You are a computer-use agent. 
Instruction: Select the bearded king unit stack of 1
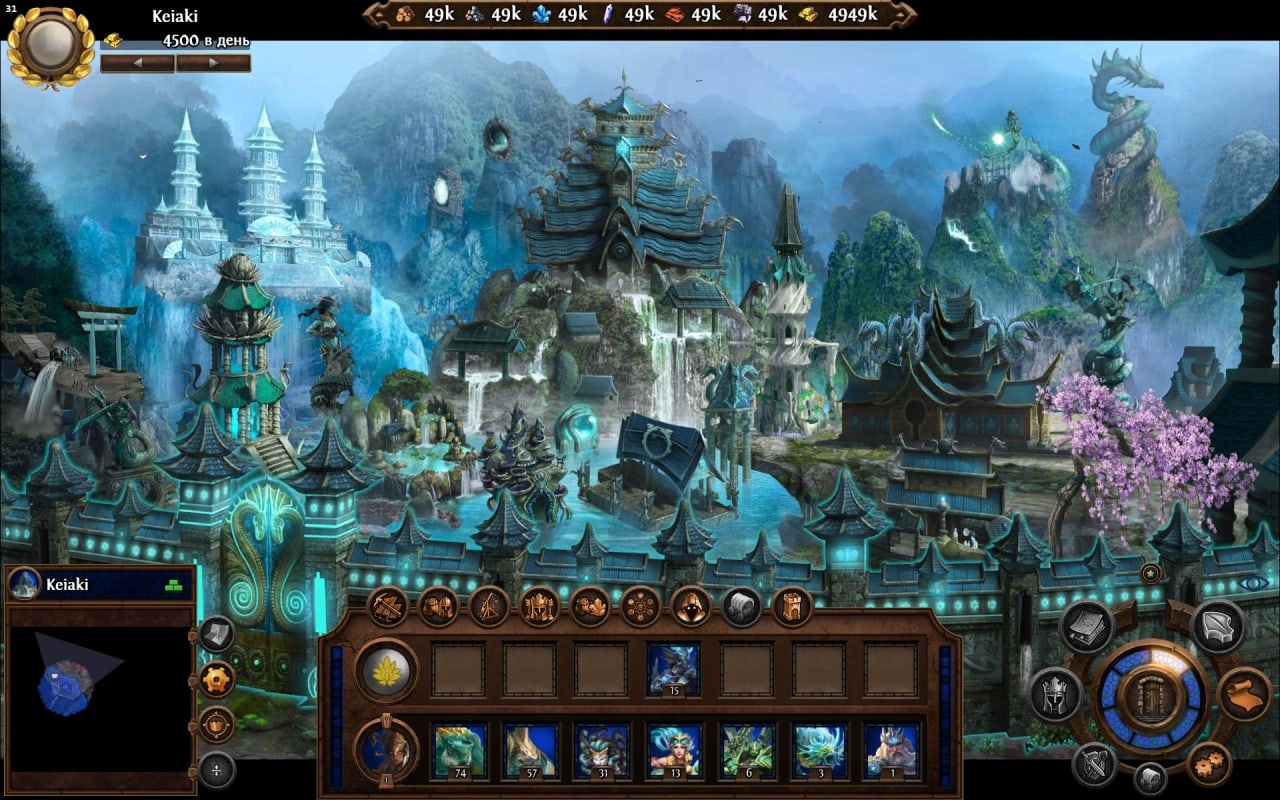[x=891, y=750]
